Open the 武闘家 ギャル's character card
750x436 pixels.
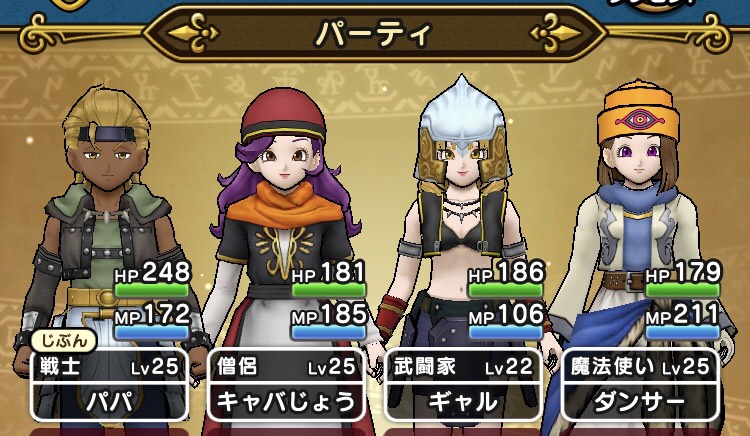point(462,385)
